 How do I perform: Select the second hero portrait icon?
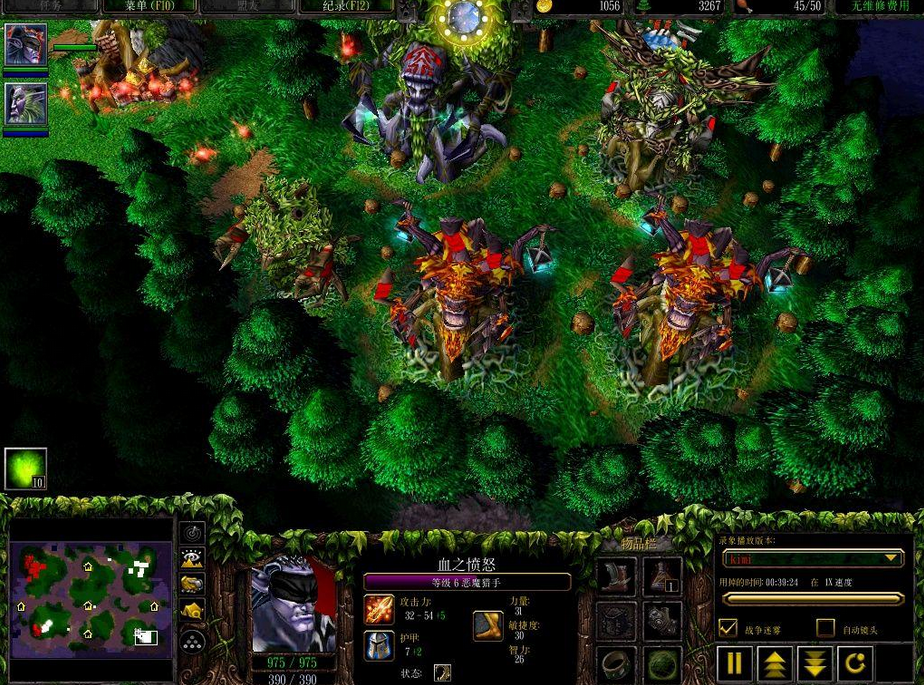[x=25, y=103]
